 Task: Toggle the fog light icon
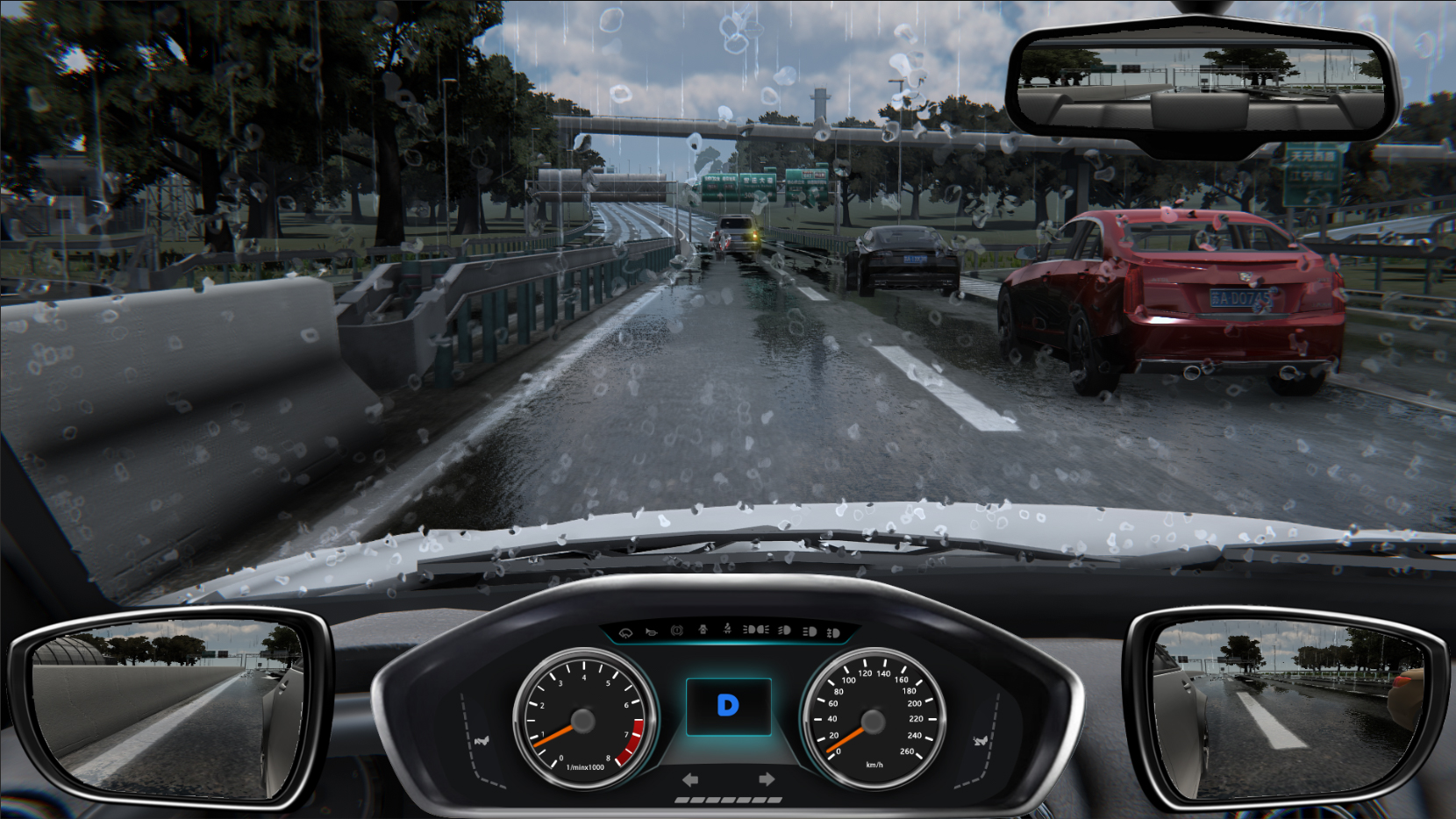click(x=833, y=632)
